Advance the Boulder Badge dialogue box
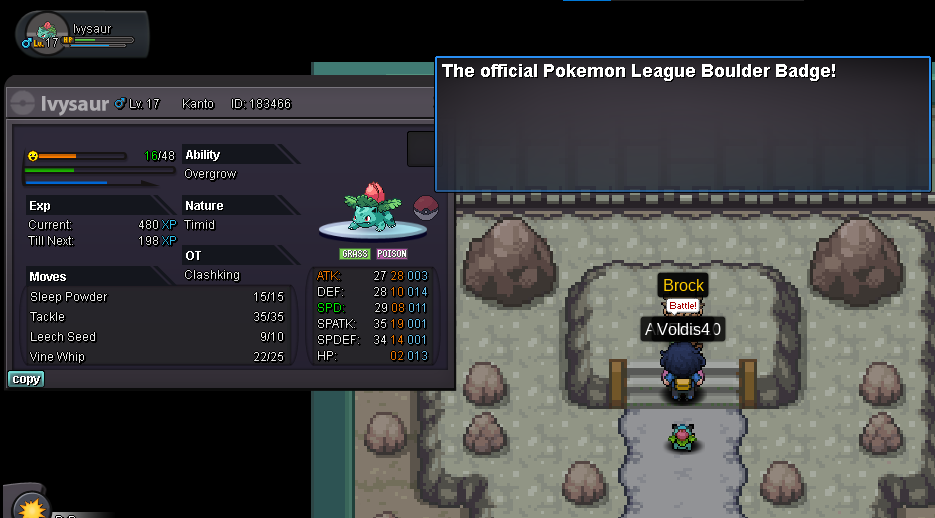 (683, 124)
